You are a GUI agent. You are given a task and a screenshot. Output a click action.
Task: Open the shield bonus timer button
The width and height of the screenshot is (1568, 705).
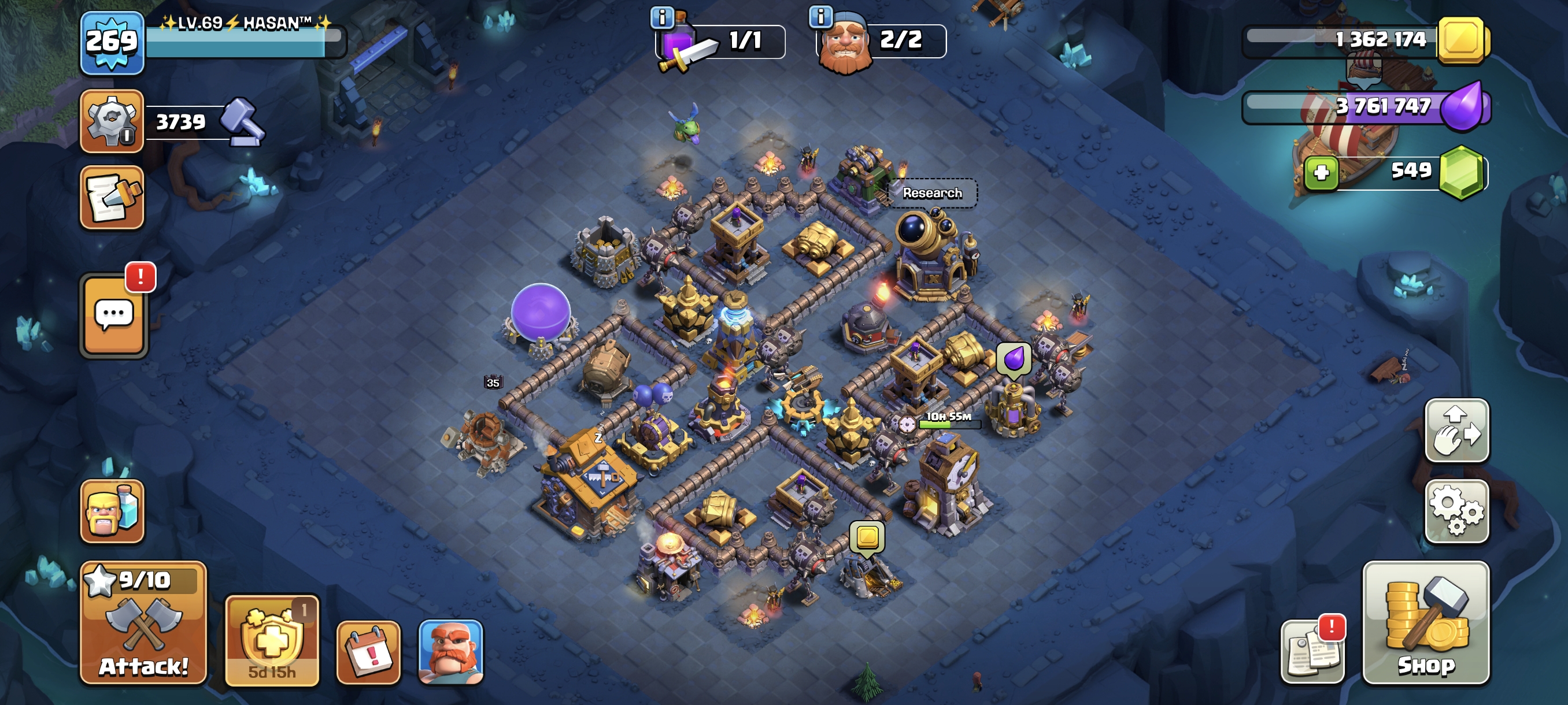(272, 640)
